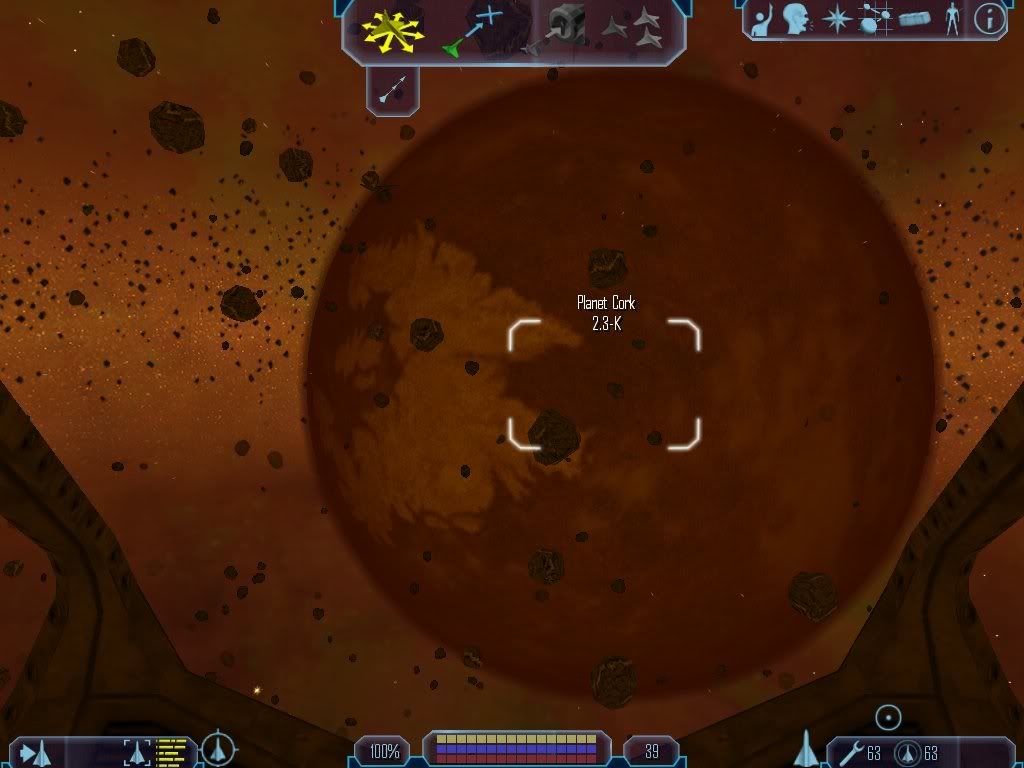Image resolution: width=1024 pixels, height=768 pixels.
Task: Activate the yellow free flight maneuver icon
Action: coord(395,29)
